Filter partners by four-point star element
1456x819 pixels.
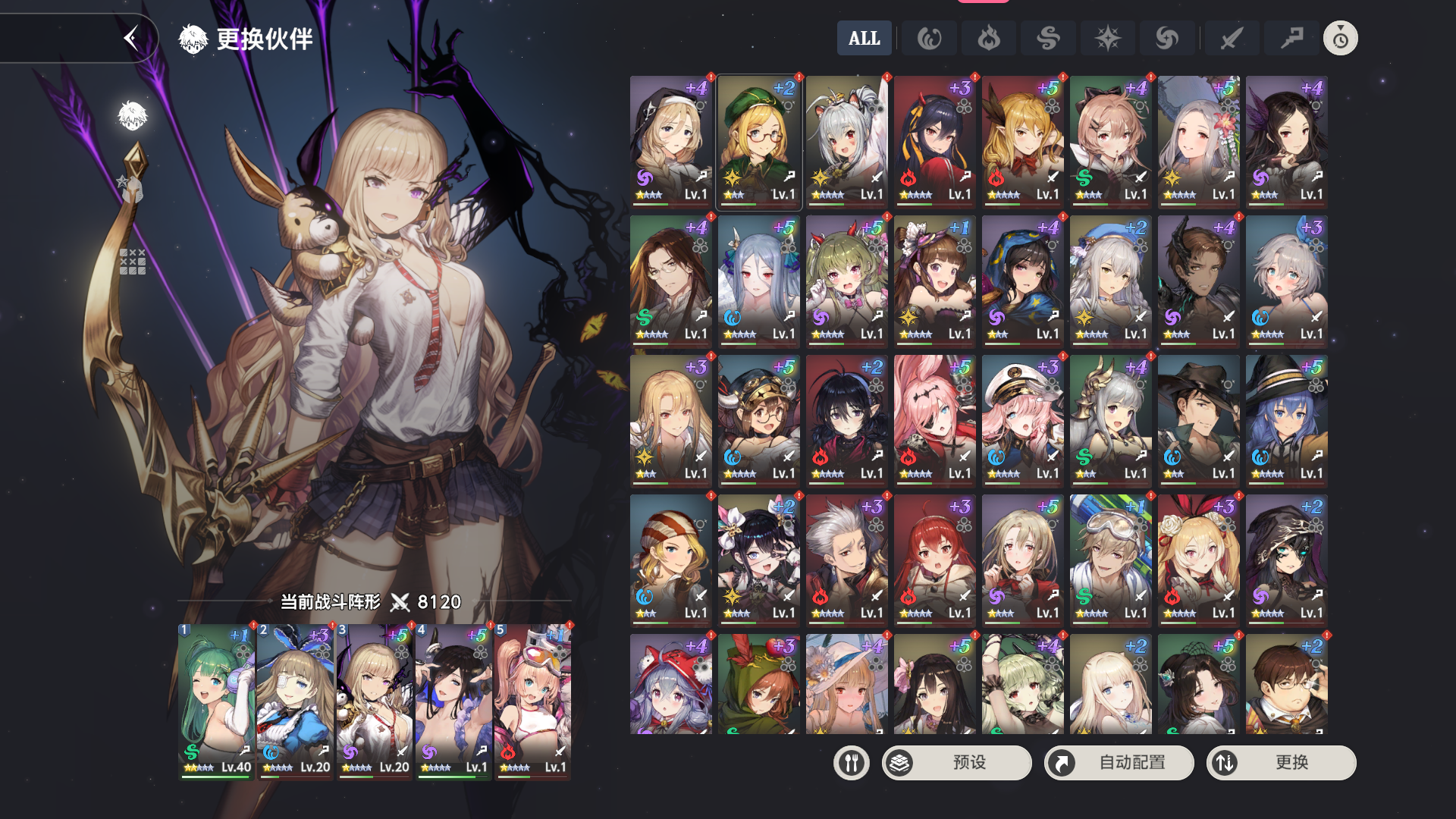[x=1107, y=38]
